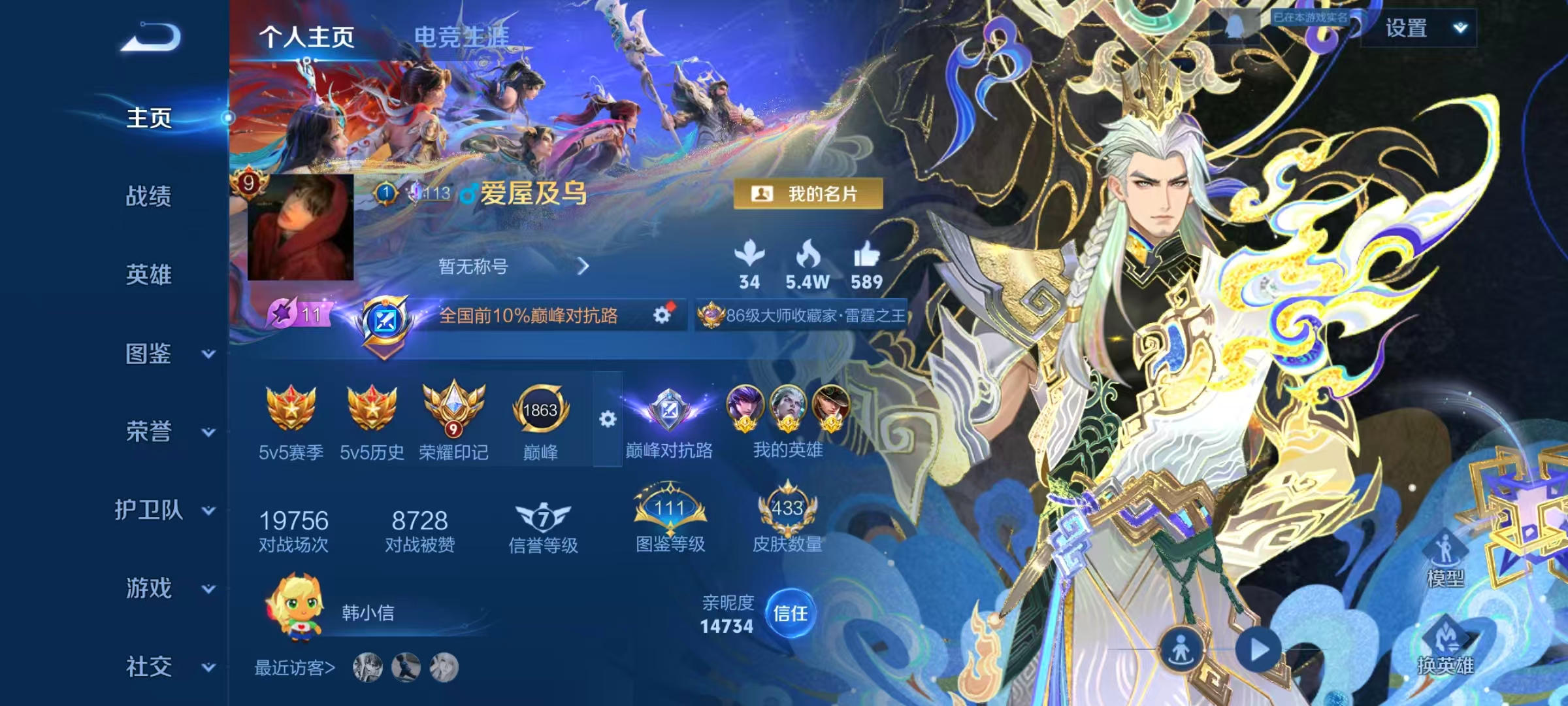
Task: Choose a title via 暂无称号
Action: point(513,267)
